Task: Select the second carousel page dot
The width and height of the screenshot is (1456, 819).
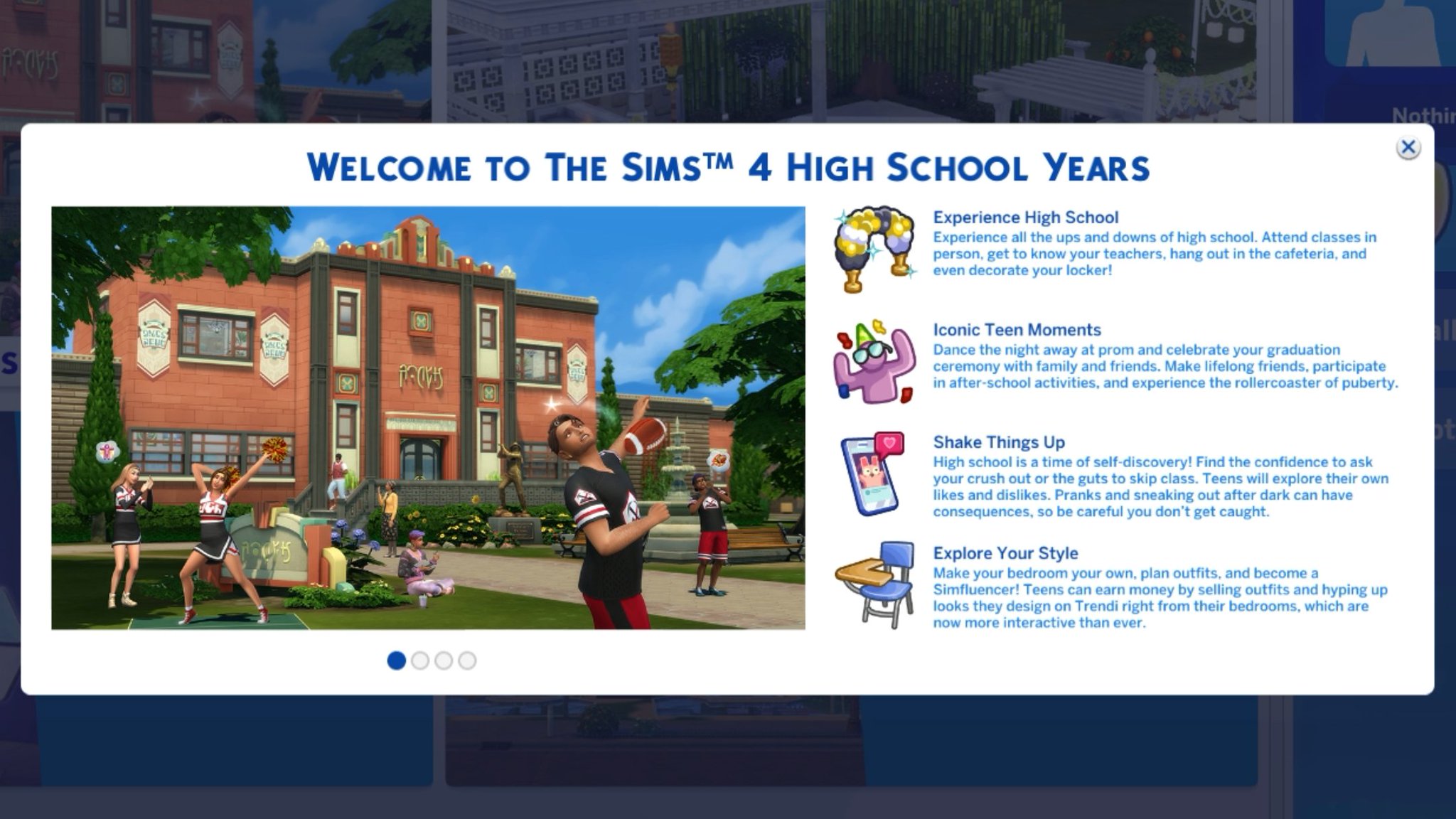Action: click(x=420, y=660)
